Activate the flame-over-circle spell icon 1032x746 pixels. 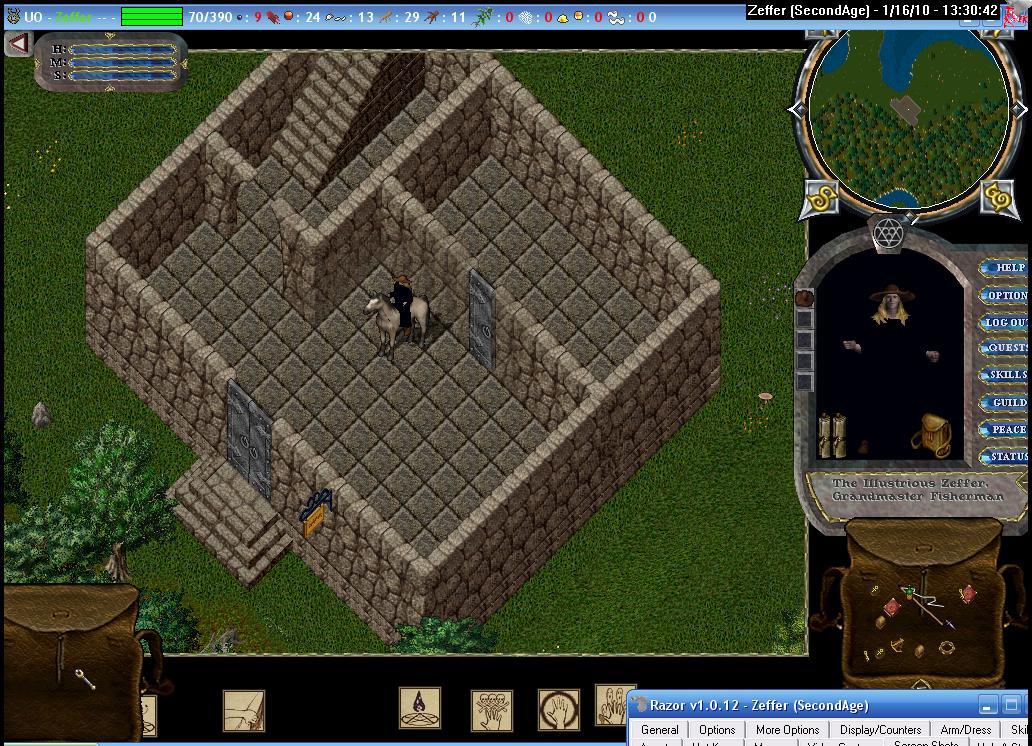click(419, 707)
